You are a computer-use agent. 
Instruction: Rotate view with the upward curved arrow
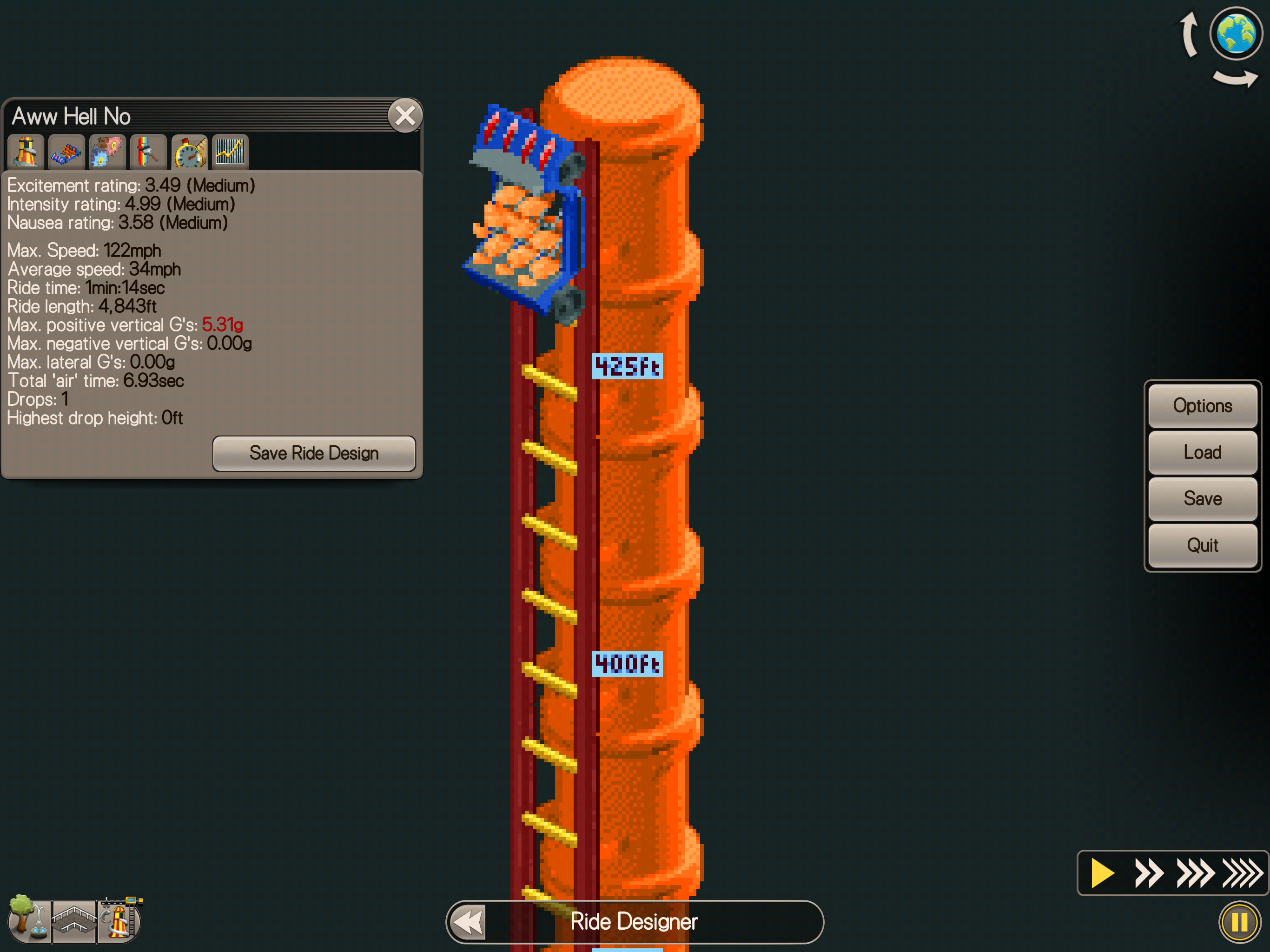pos(1189,34)
